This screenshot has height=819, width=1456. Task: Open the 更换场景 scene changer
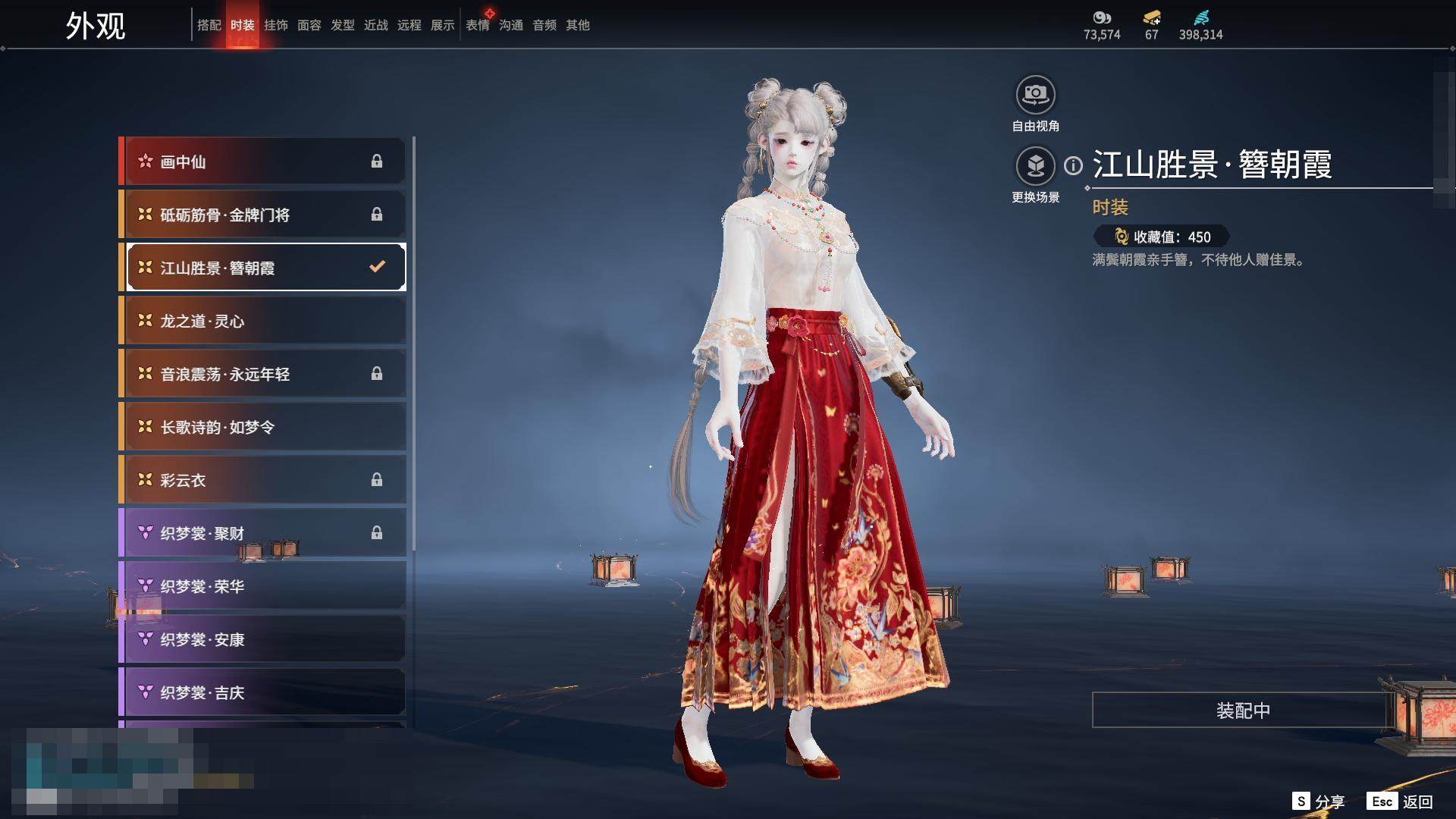1035,167
